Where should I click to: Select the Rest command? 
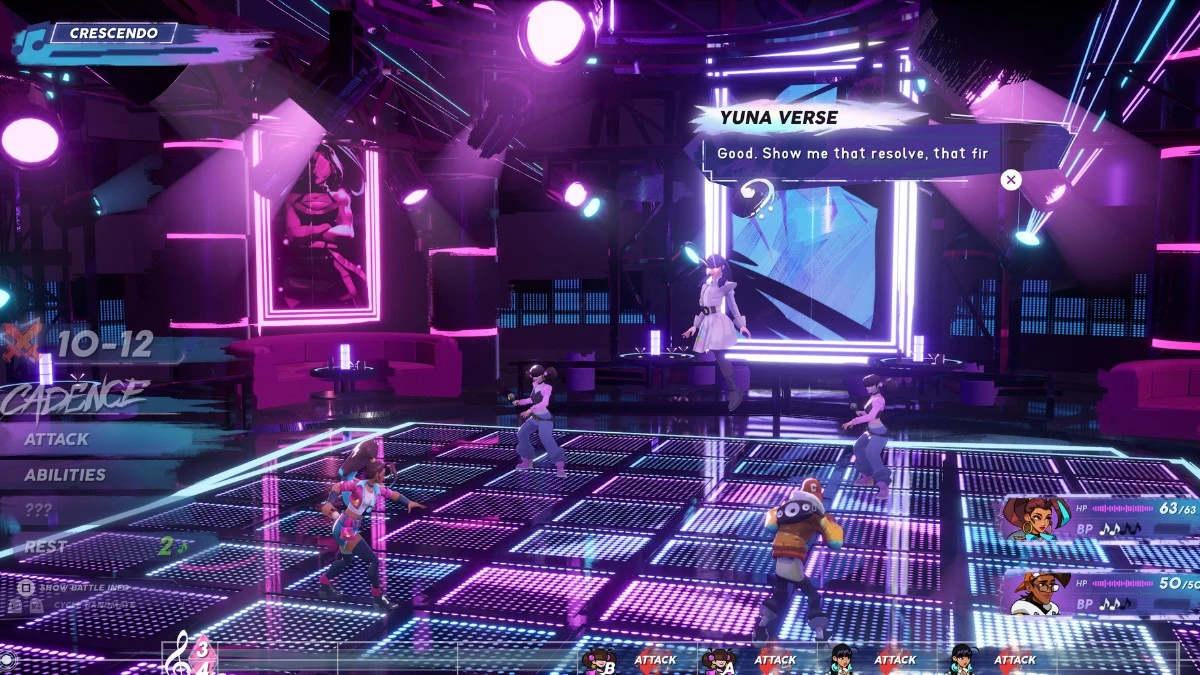coord(46,547)
